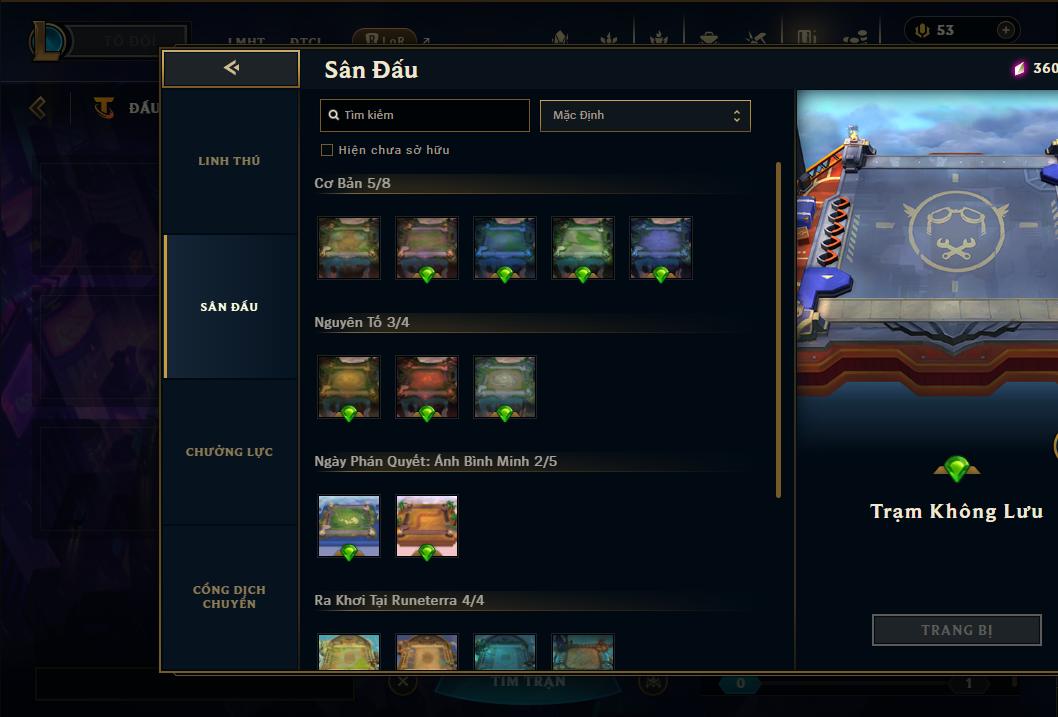Toggle the Hiện chưa sở hữu checkbox
Viewport: 1058px width, 717px height.
(x=327, y=150)
